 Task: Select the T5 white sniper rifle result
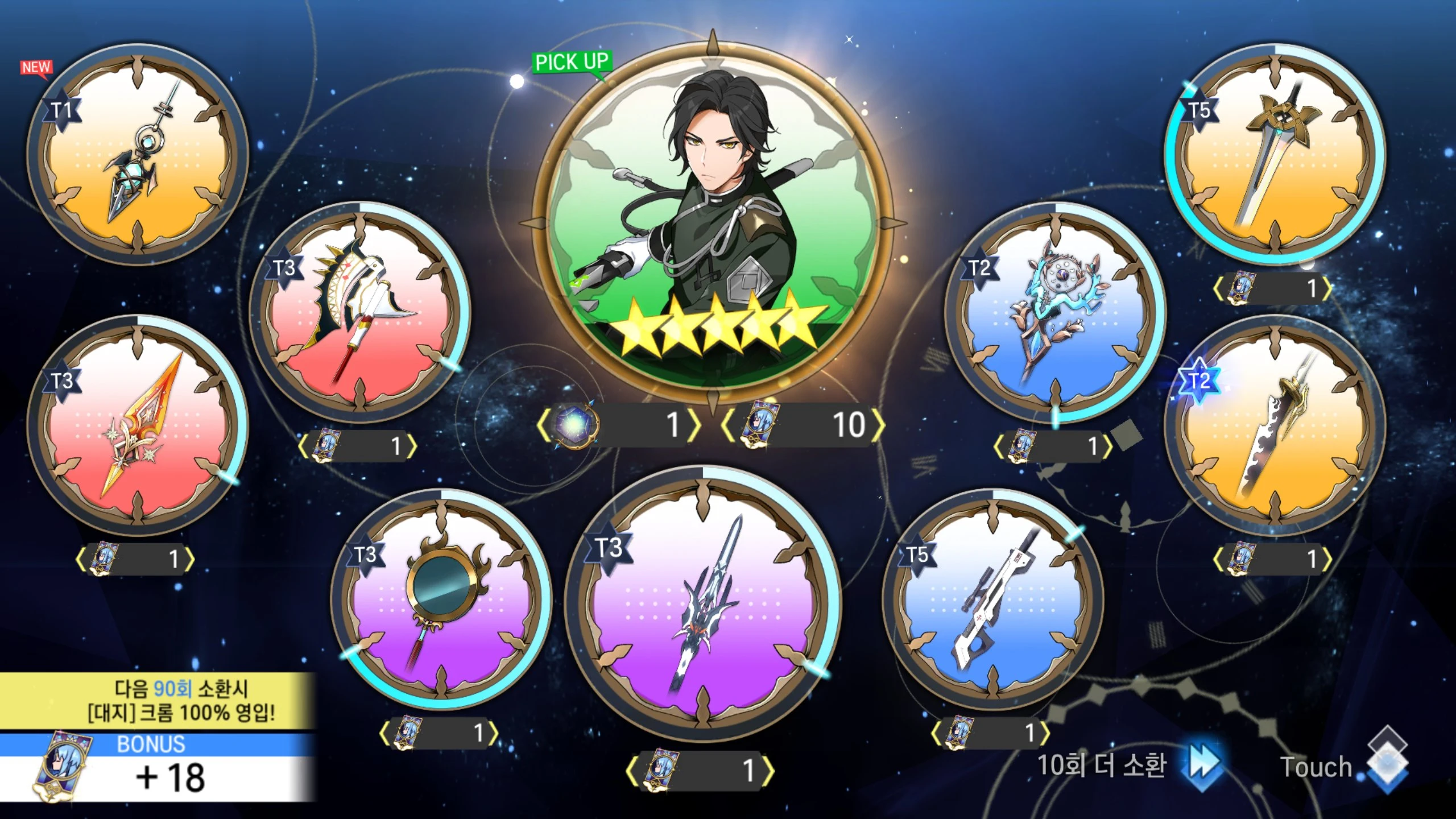[x=993, y=599]
